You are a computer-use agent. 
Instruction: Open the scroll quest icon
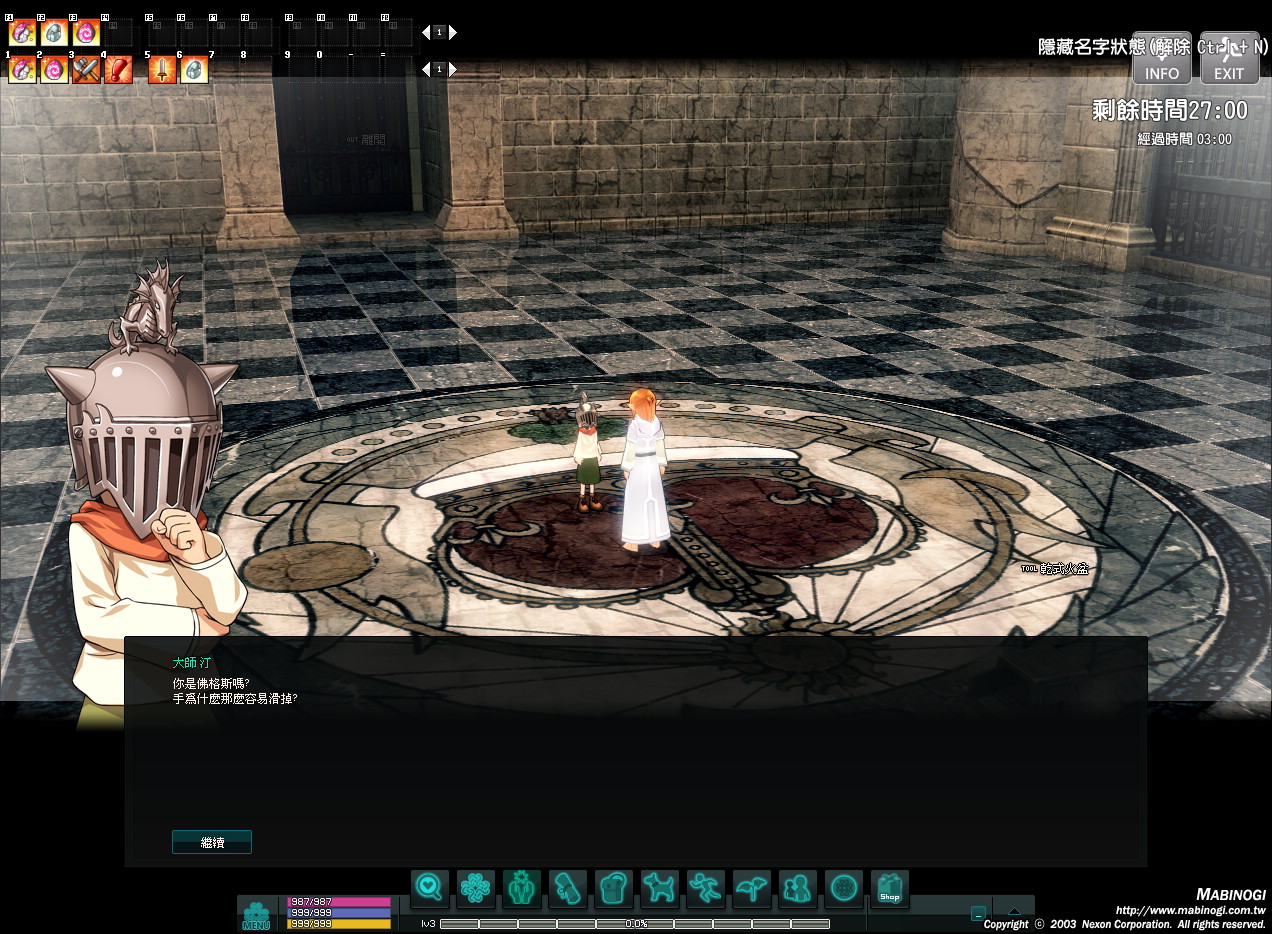click(567, 888)
